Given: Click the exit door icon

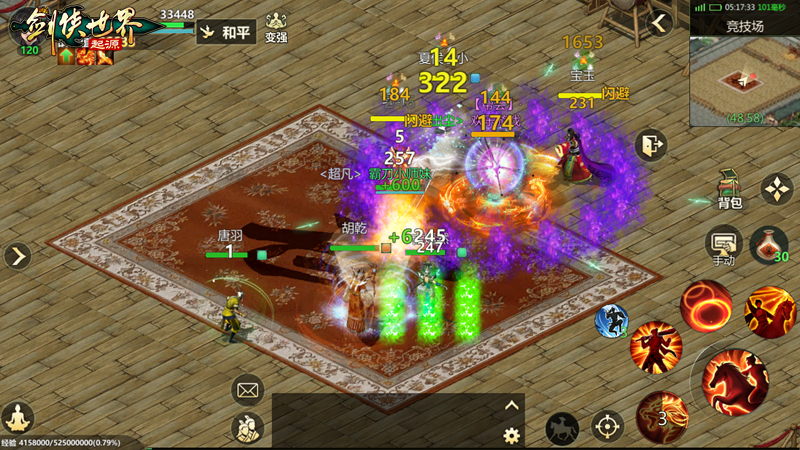Looking at the screenshot, I should [x=650, y=146].
